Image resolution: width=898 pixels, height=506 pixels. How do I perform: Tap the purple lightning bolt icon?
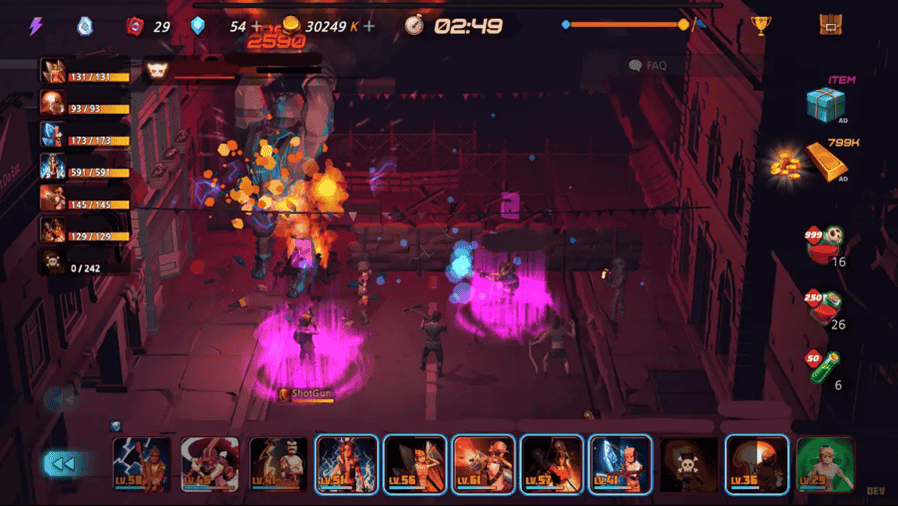click(36, 26)
